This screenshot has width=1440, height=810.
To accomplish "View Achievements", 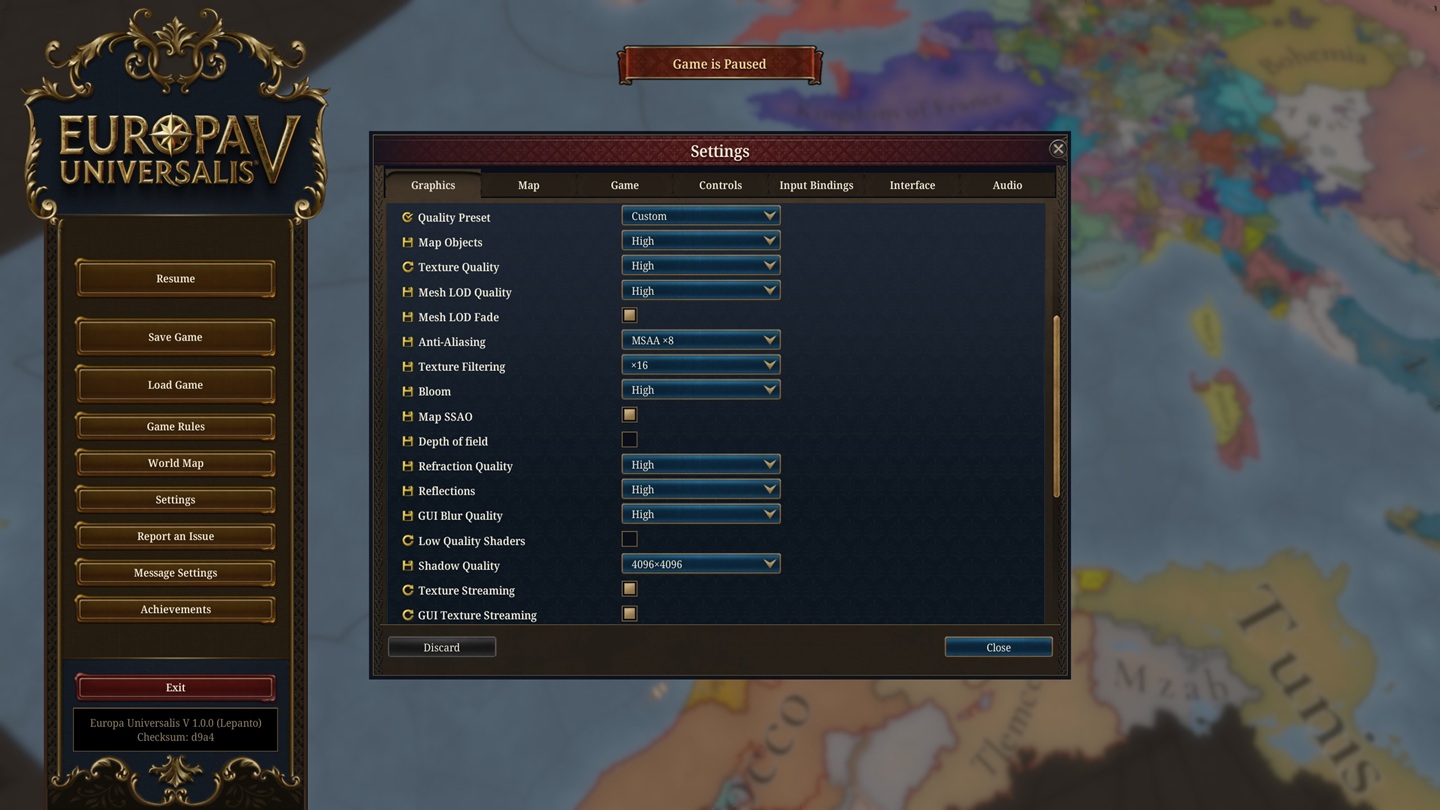I will pos(175,610).
